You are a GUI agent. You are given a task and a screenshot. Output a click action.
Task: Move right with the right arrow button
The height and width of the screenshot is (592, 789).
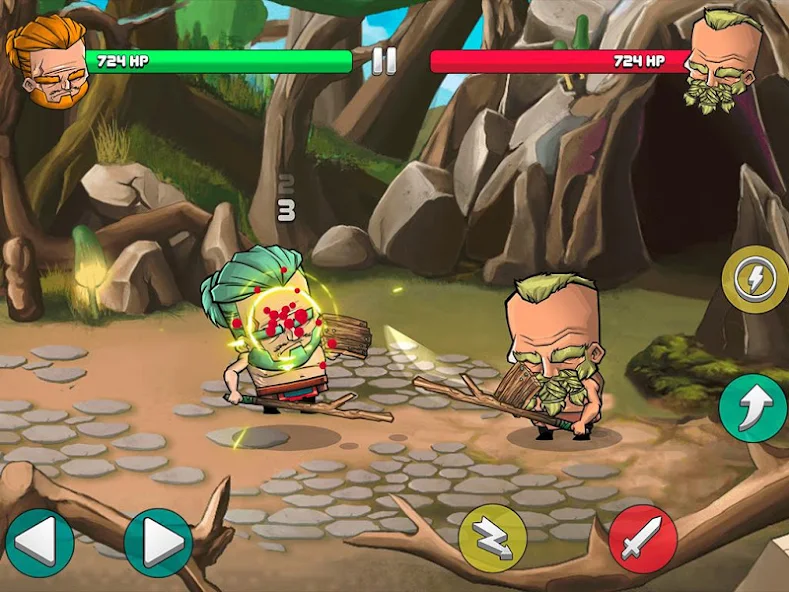[158, 543]
